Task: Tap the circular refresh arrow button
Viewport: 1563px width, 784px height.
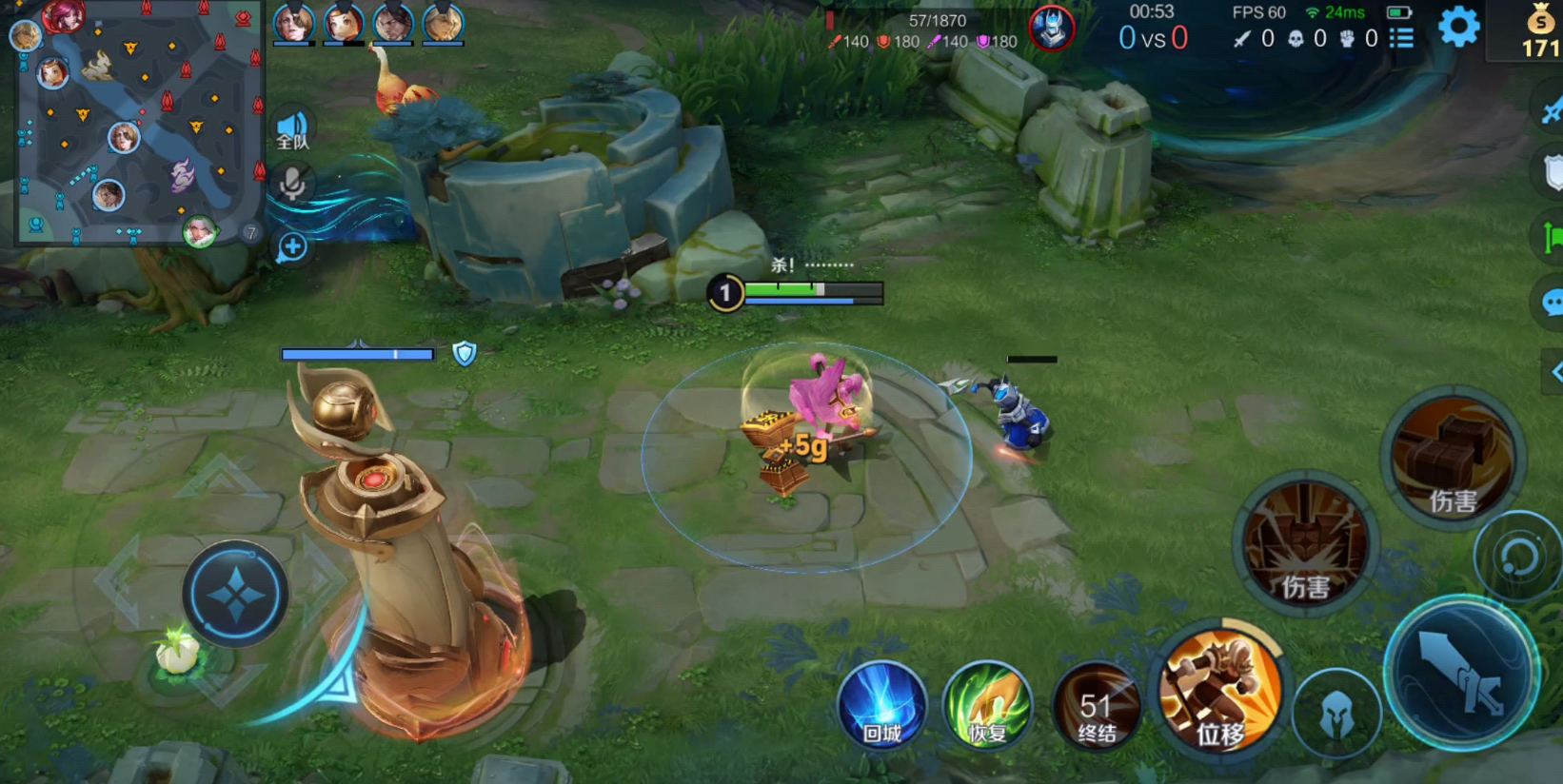Action: pos(1518,557)
